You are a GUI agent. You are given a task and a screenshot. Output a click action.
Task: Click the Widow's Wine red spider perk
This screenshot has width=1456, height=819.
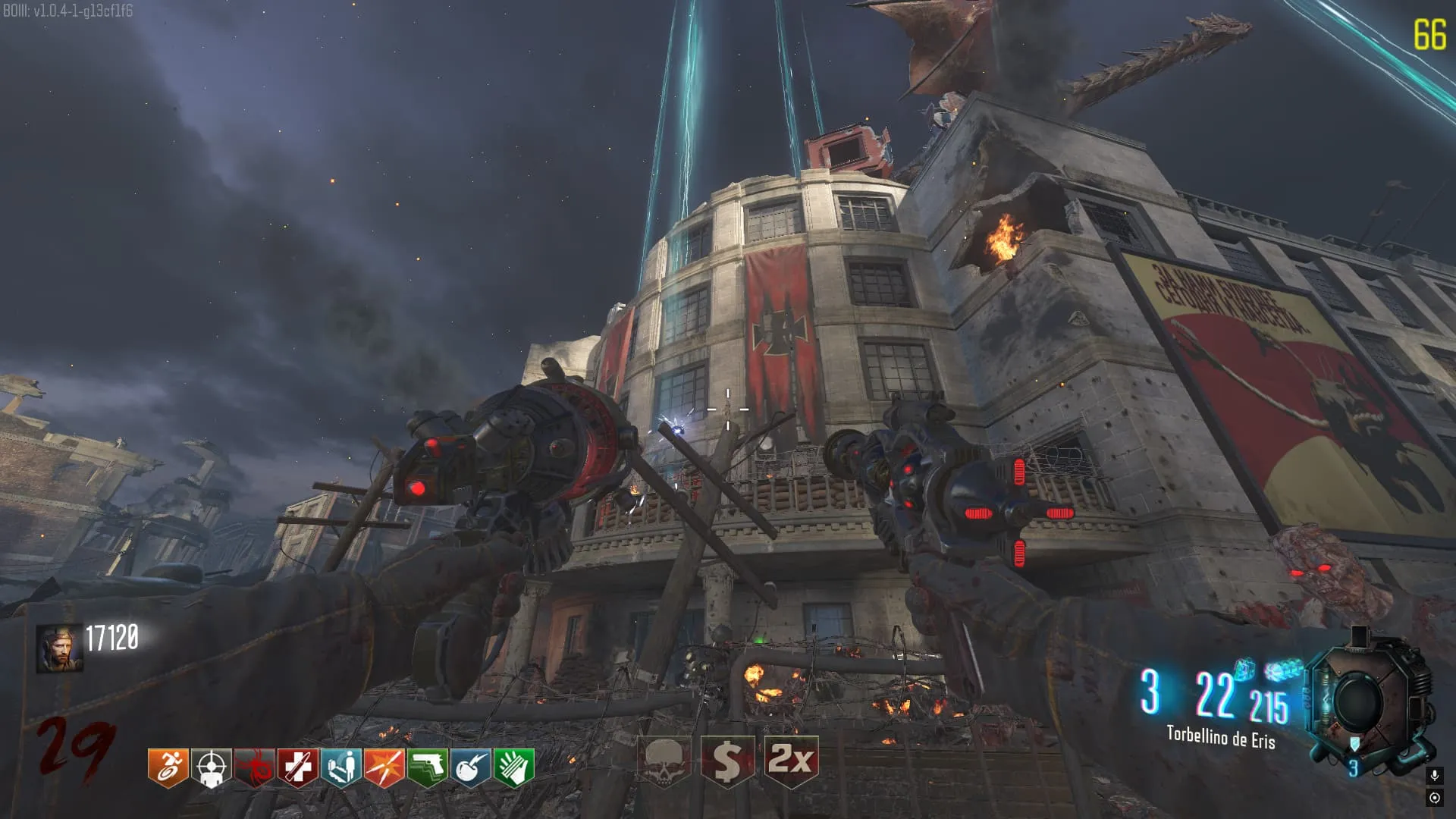pyautogui.click(x=254, y=767)
